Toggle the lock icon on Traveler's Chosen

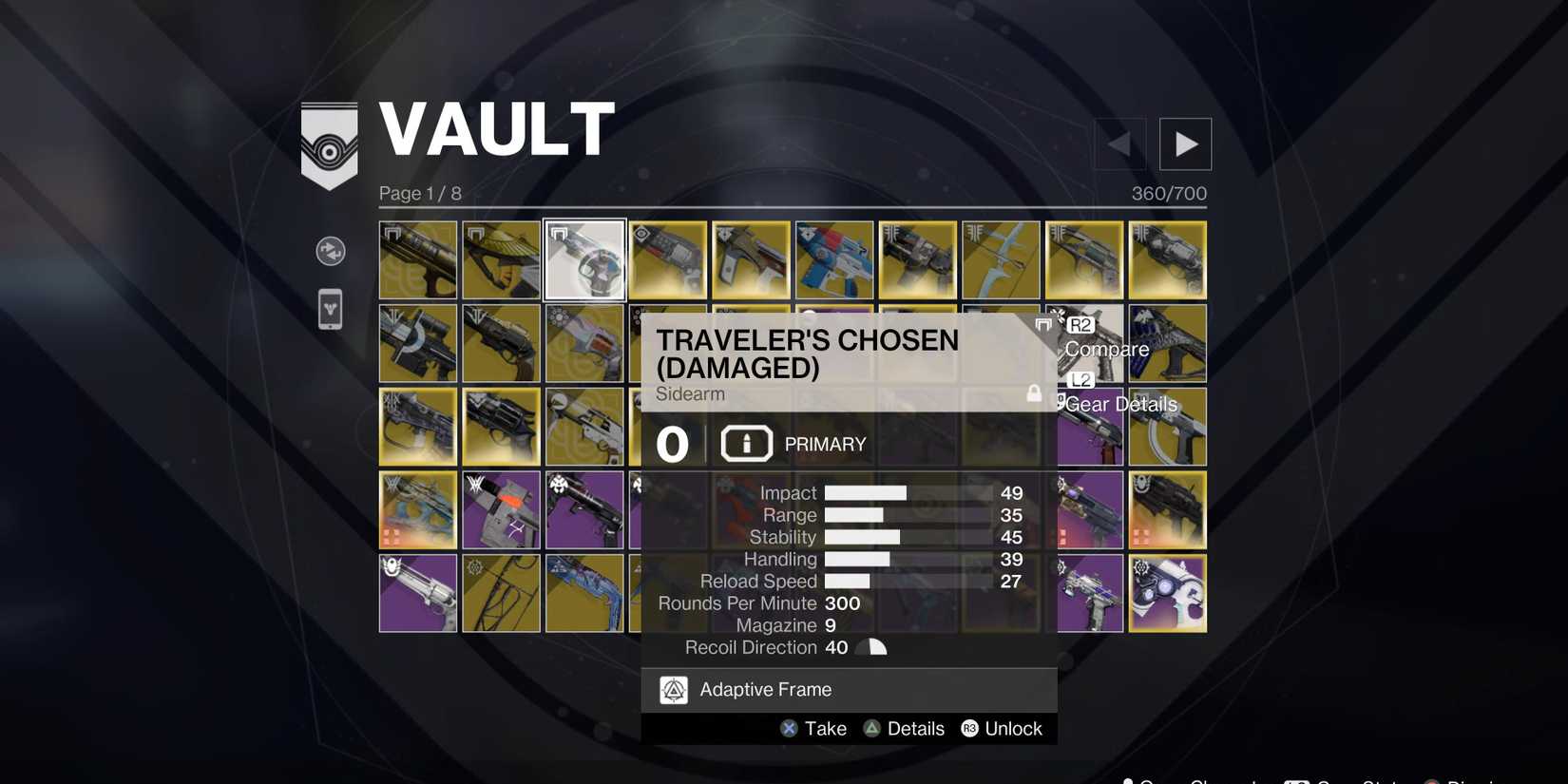pos(1034,391)
